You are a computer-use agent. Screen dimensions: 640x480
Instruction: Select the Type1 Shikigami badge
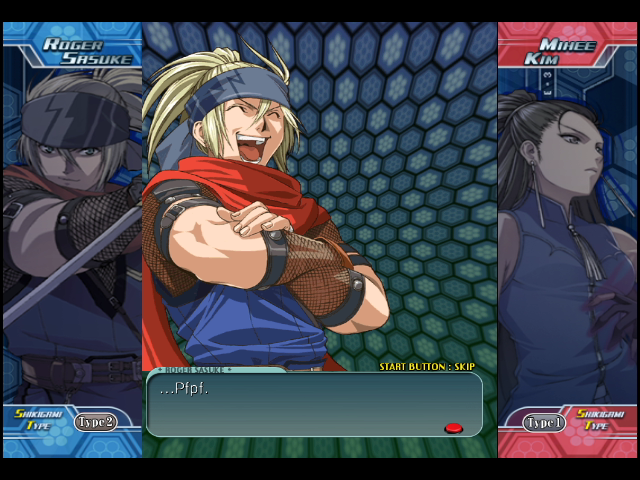546,422
